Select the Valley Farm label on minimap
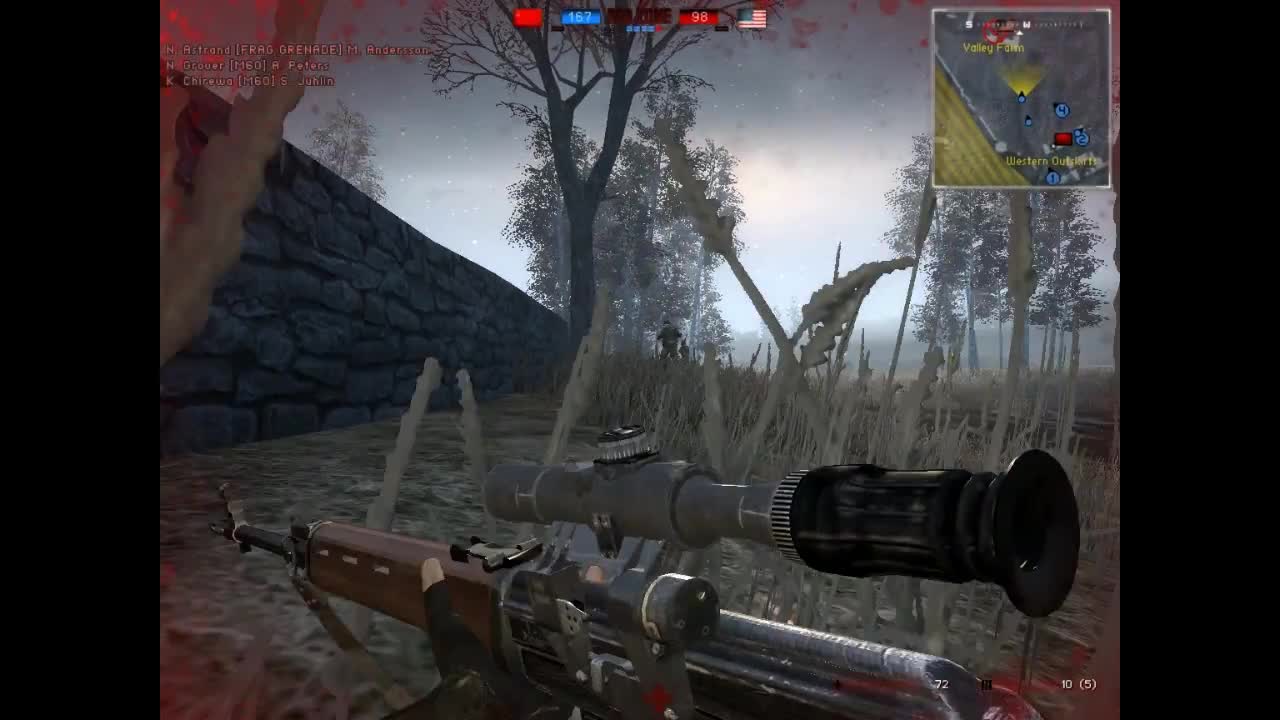 pyautogui.click(x=993, y=47)
